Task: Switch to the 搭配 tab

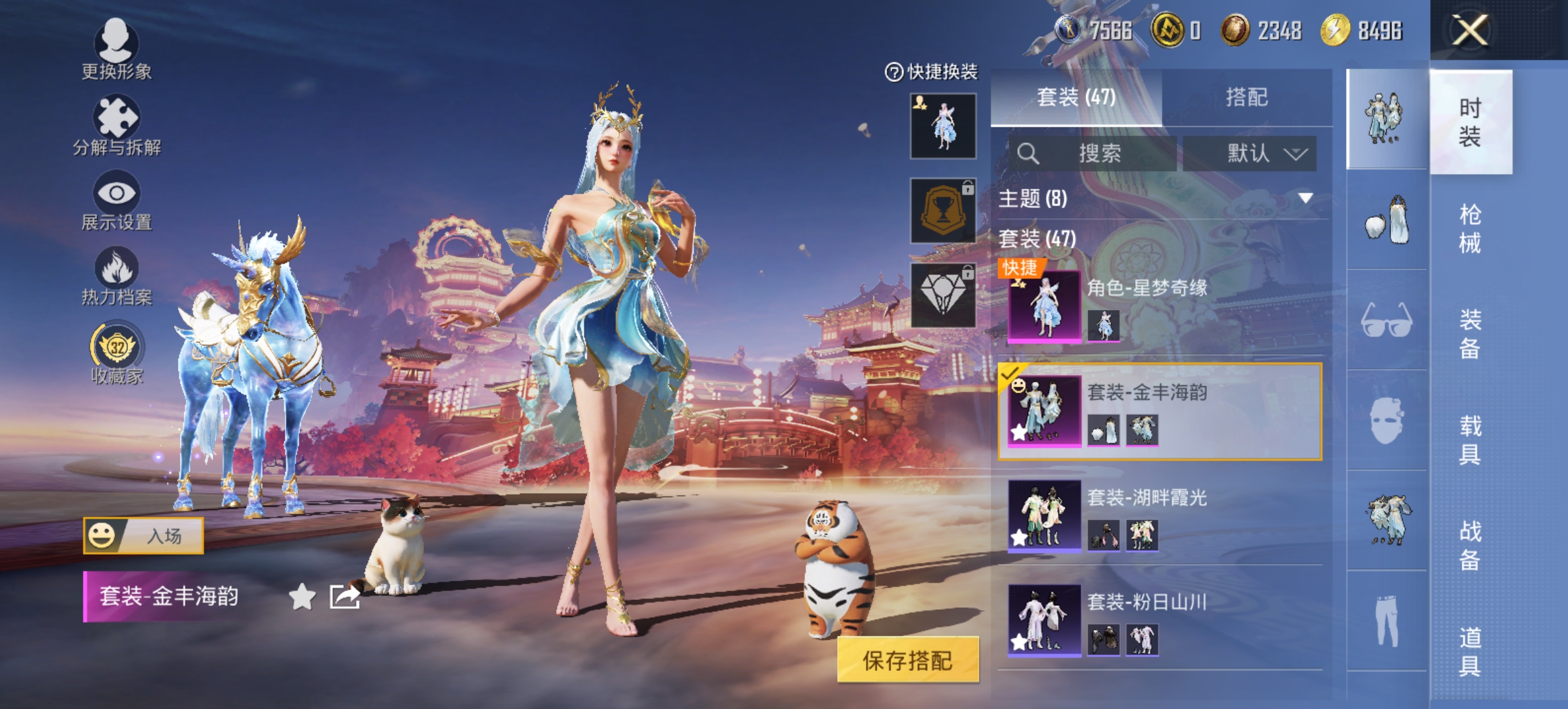Action: pos(1246,97)
